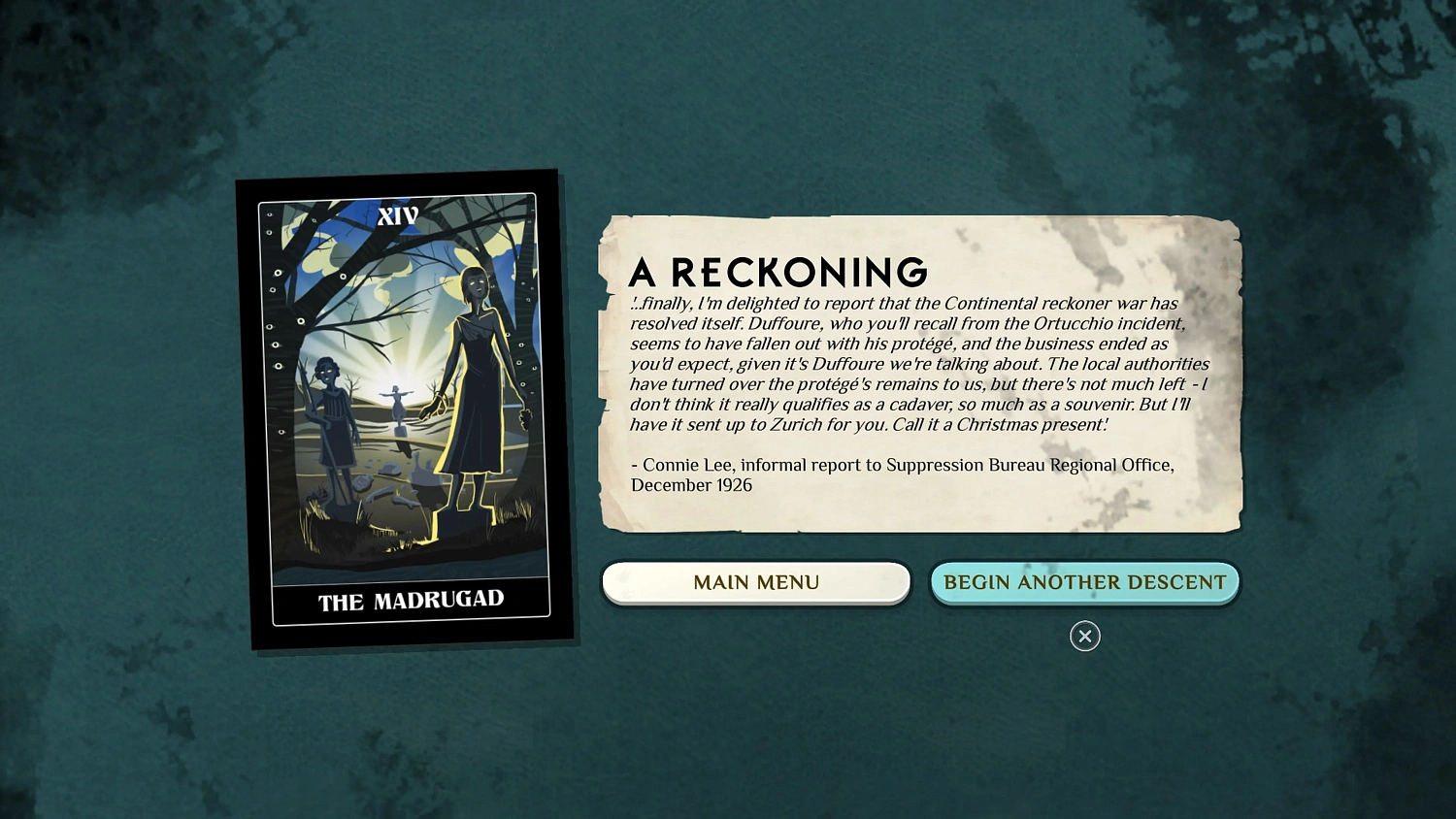Select THE MADRUGAD title on the card
The width and height of the screenshot is (1456, 819).
[x=411, y=600]
